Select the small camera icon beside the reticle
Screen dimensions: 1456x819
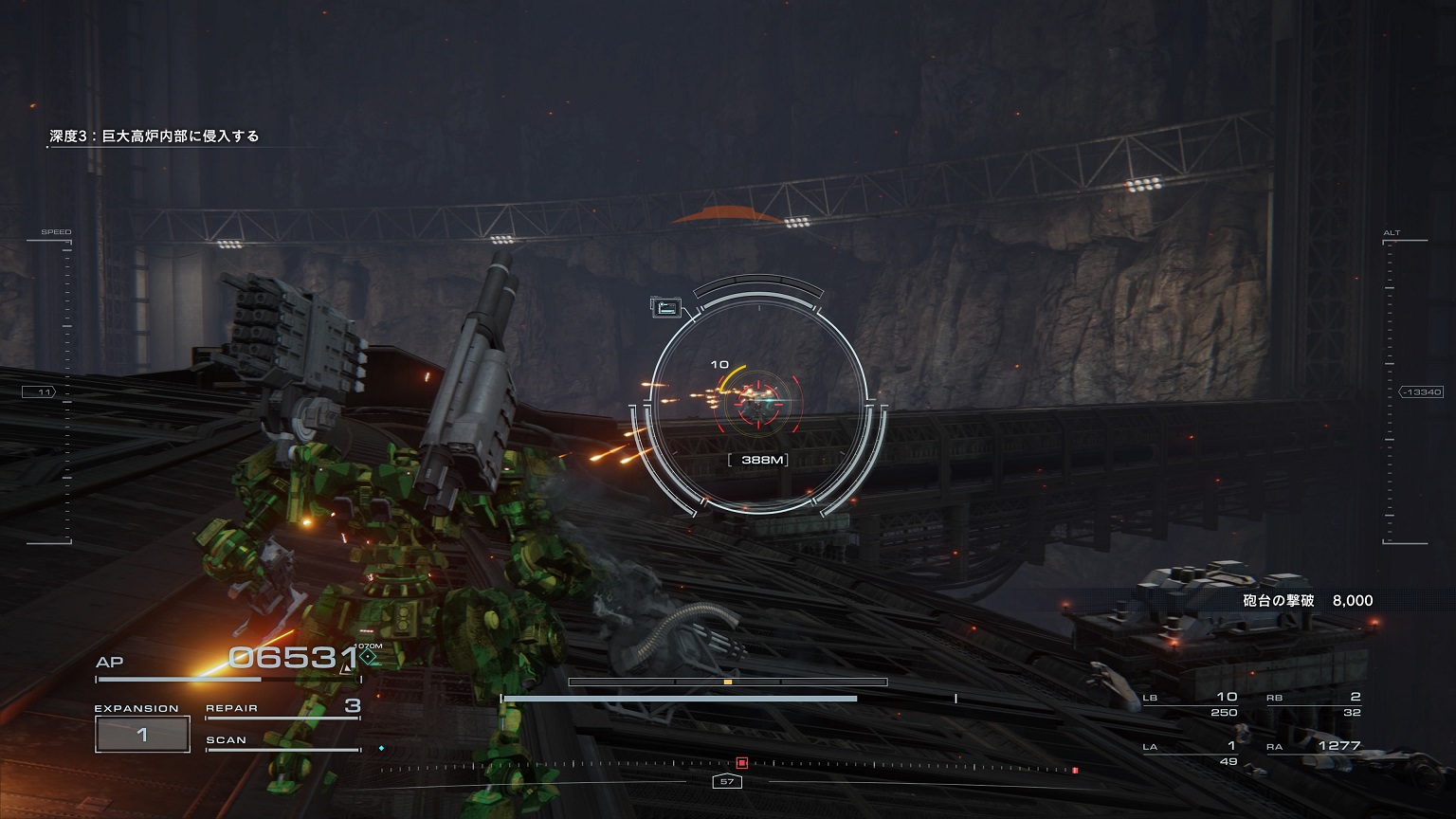point(665,305)
